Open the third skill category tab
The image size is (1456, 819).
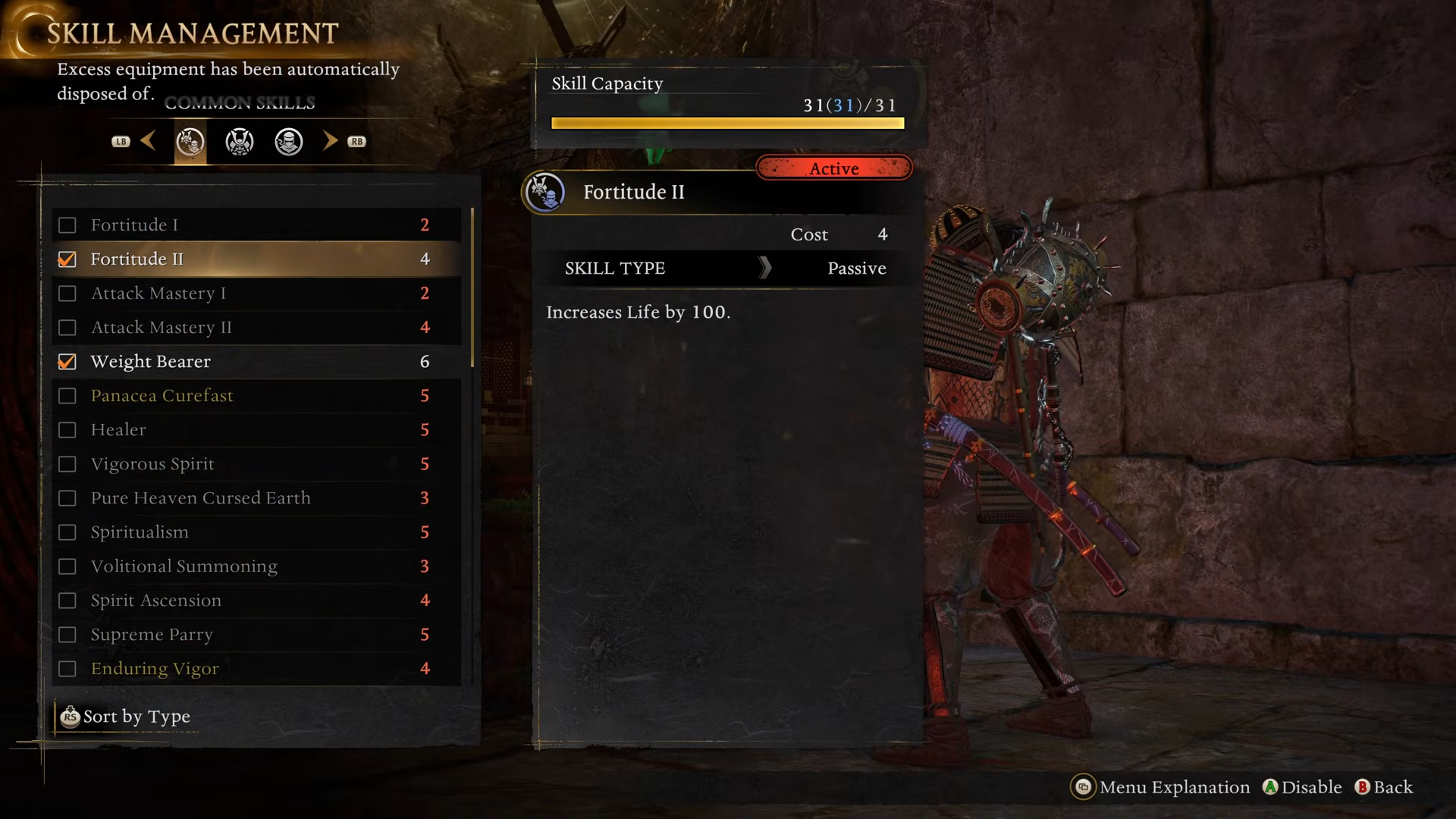(289, 142)
